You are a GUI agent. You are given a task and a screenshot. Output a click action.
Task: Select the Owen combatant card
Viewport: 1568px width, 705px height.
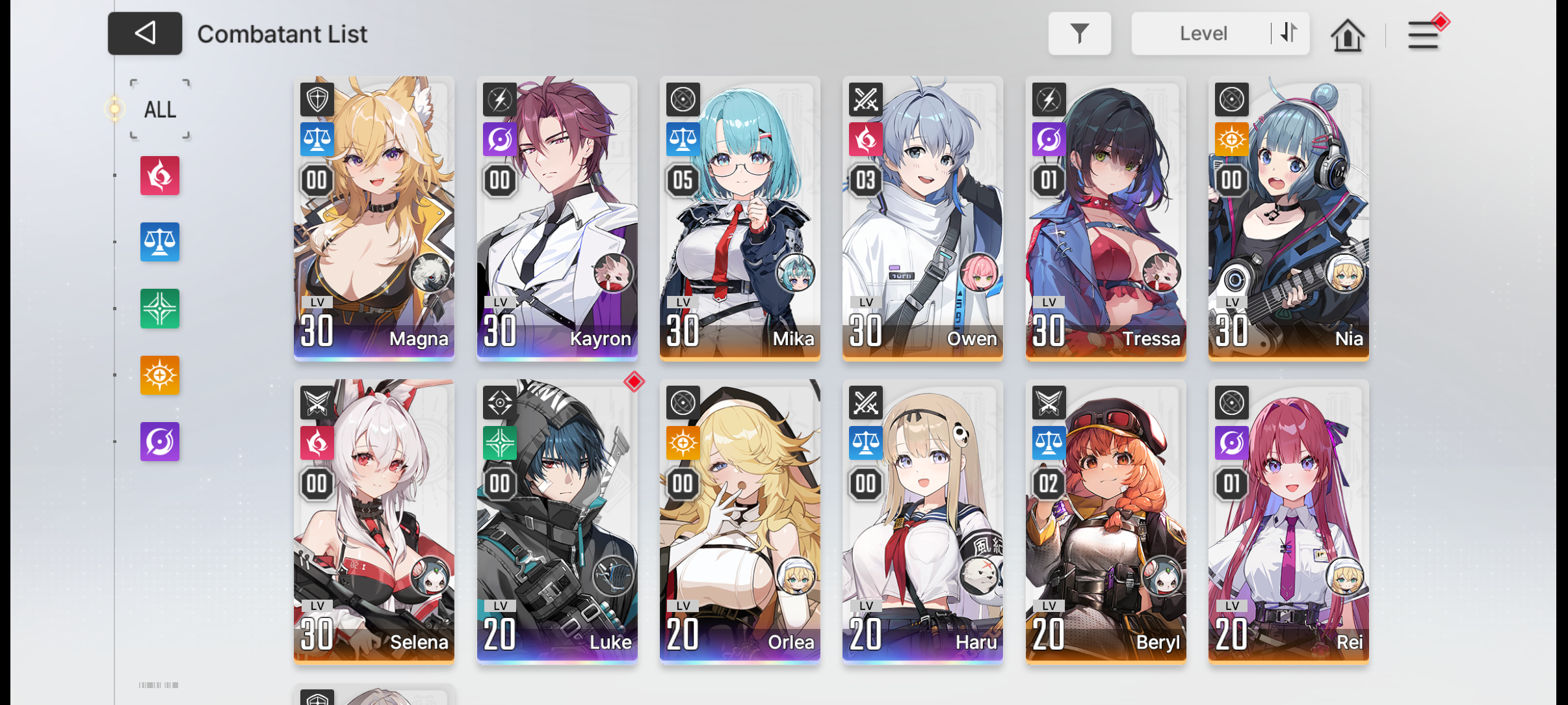click(x=922, y=218)
